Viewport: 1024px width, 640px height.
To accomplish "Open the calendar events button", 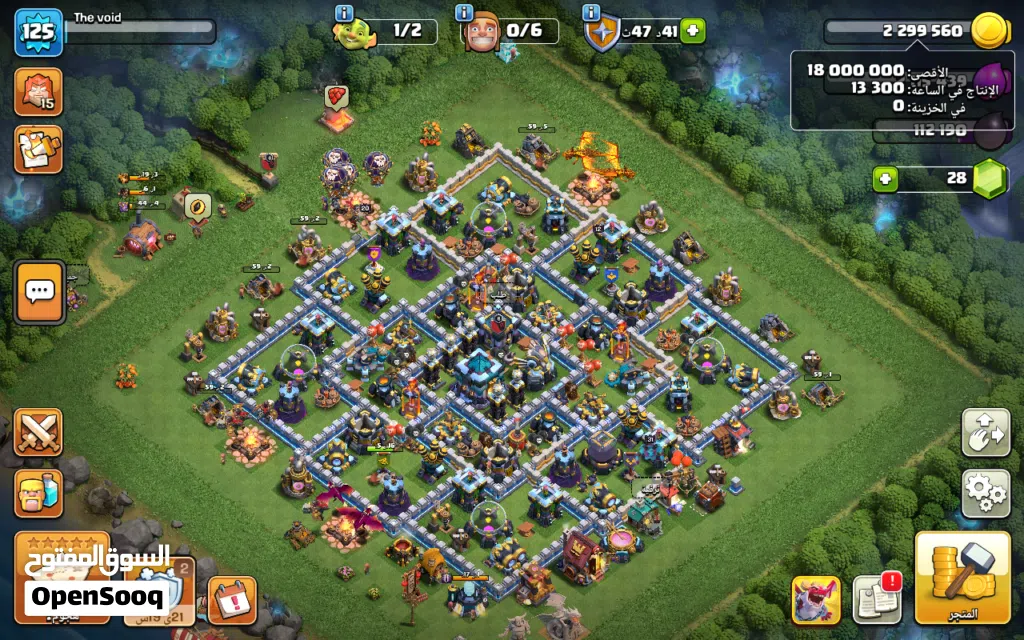I will (232, 600).
